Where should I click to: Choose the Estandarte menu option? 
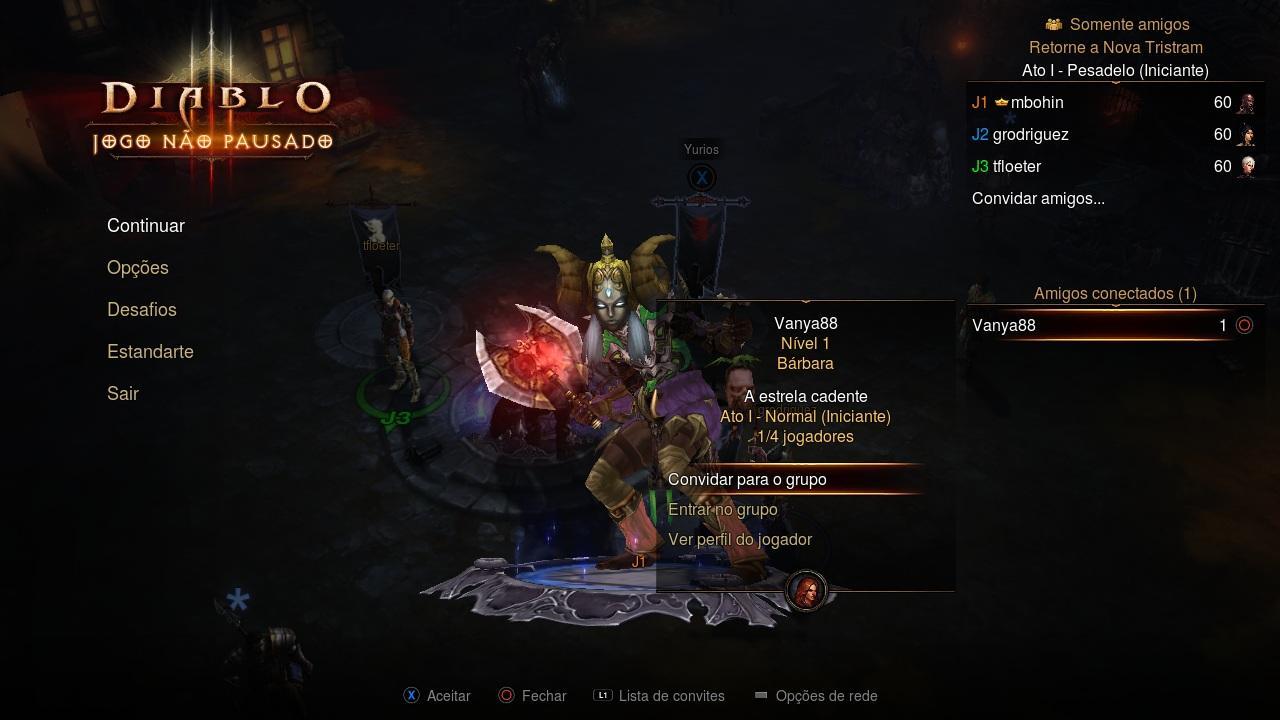pos(150,352)
